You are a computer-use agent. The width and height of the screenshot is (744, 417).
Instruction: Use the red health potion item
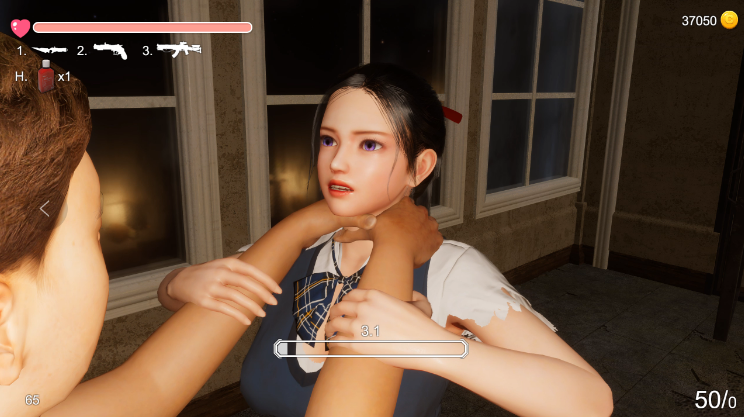point(46,76)
